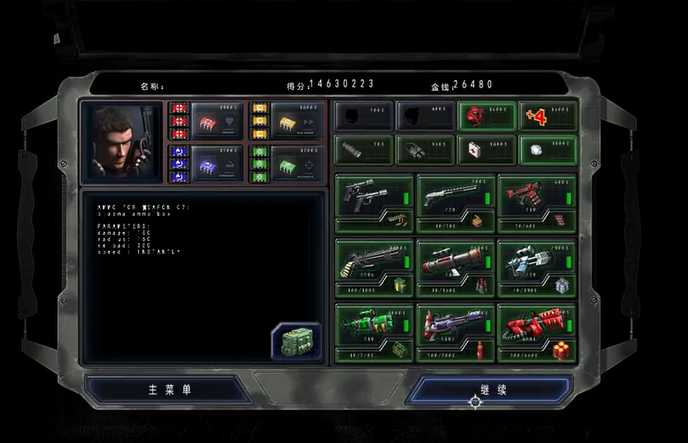Continue to the next level (继续)
Screen dimensions: 688x443
point(492,388)
